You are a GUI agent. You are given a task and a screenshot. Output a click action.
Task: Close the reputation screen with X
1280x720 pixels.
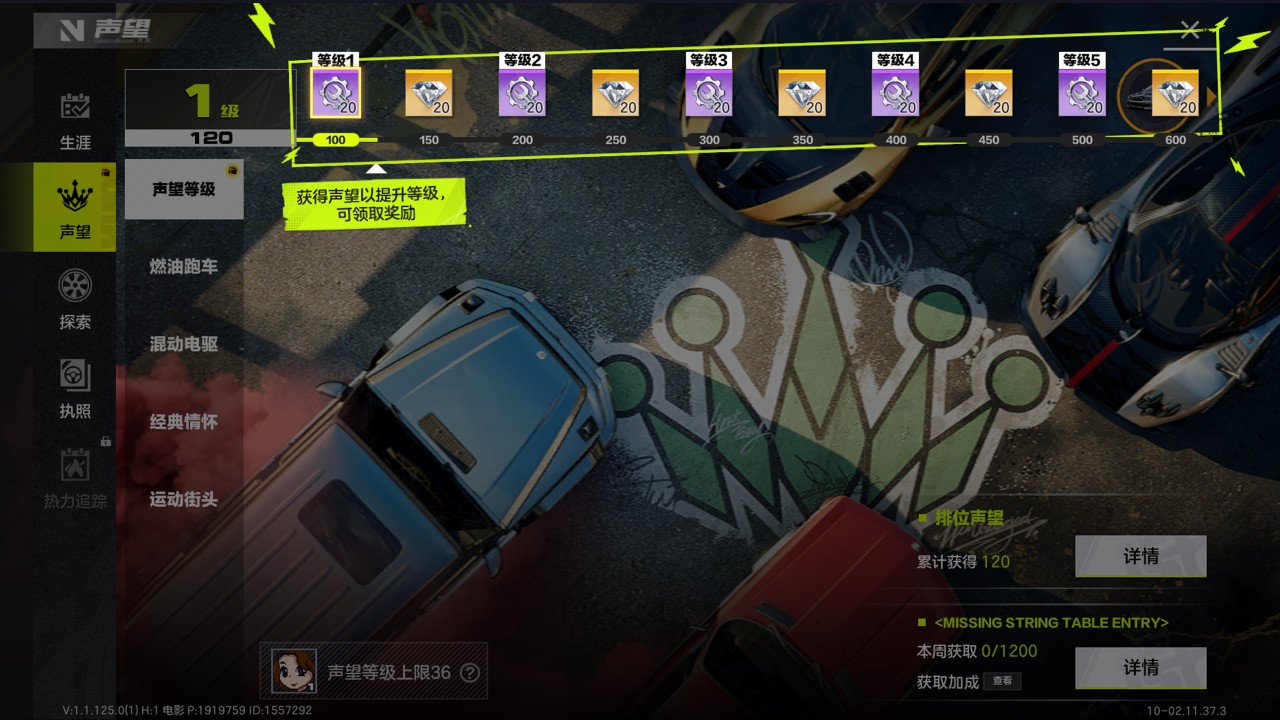tap(1190, 30)
